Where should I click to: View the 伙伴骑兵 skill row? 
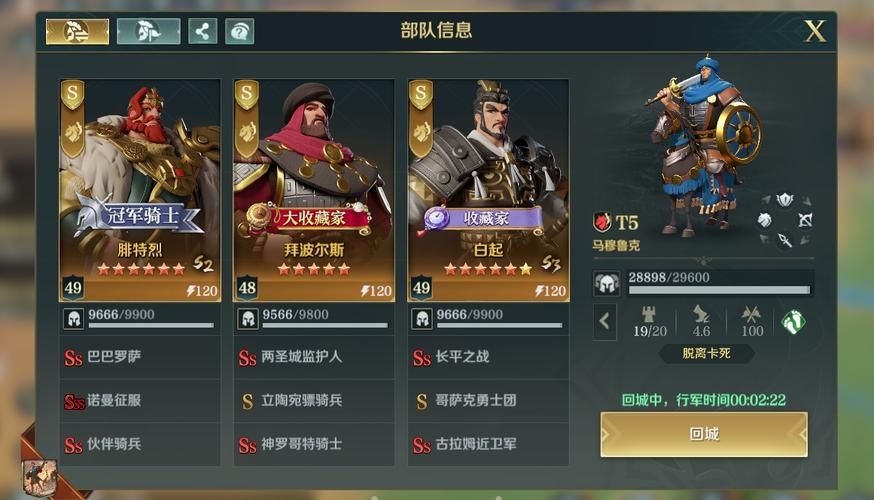[140, 444]
